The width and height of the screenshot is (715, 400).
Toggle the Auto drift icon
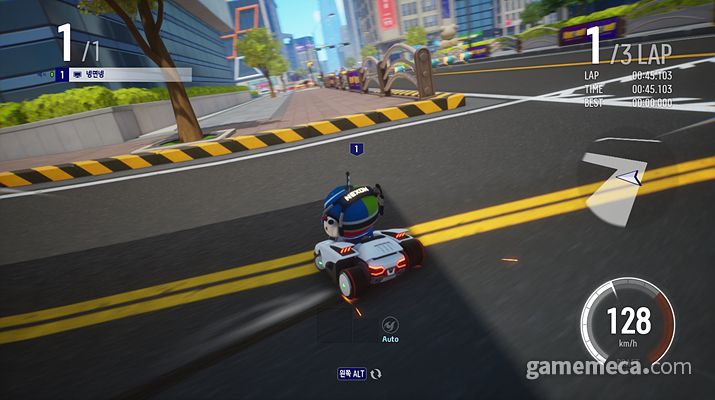[390, 324]
